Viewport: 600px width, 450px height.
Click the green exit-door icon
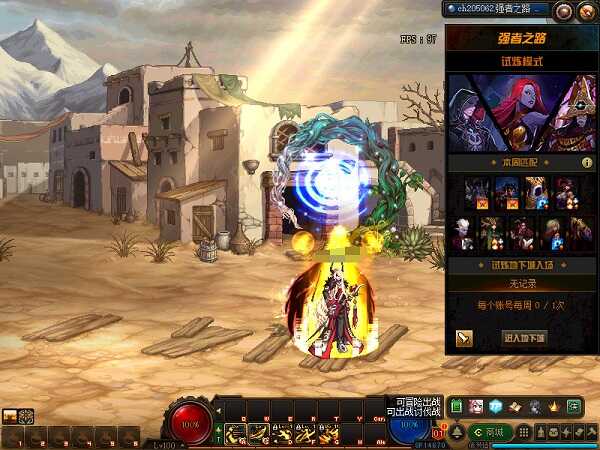[x=574, y=406]
